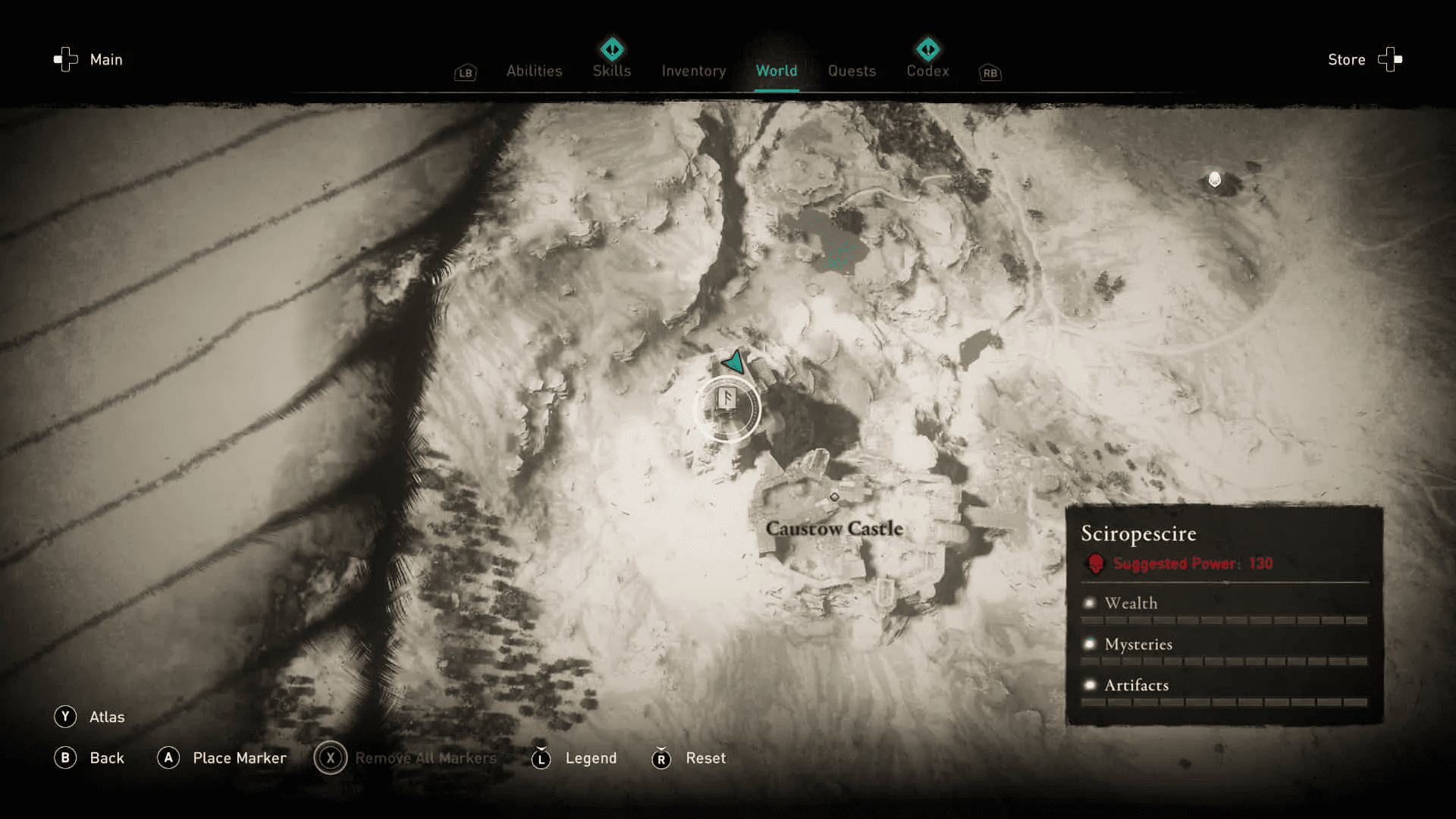Toggle the Wealth category indicator dot
The height and width of the screenshot is (819, 1456).
(x=1090, y=603)
